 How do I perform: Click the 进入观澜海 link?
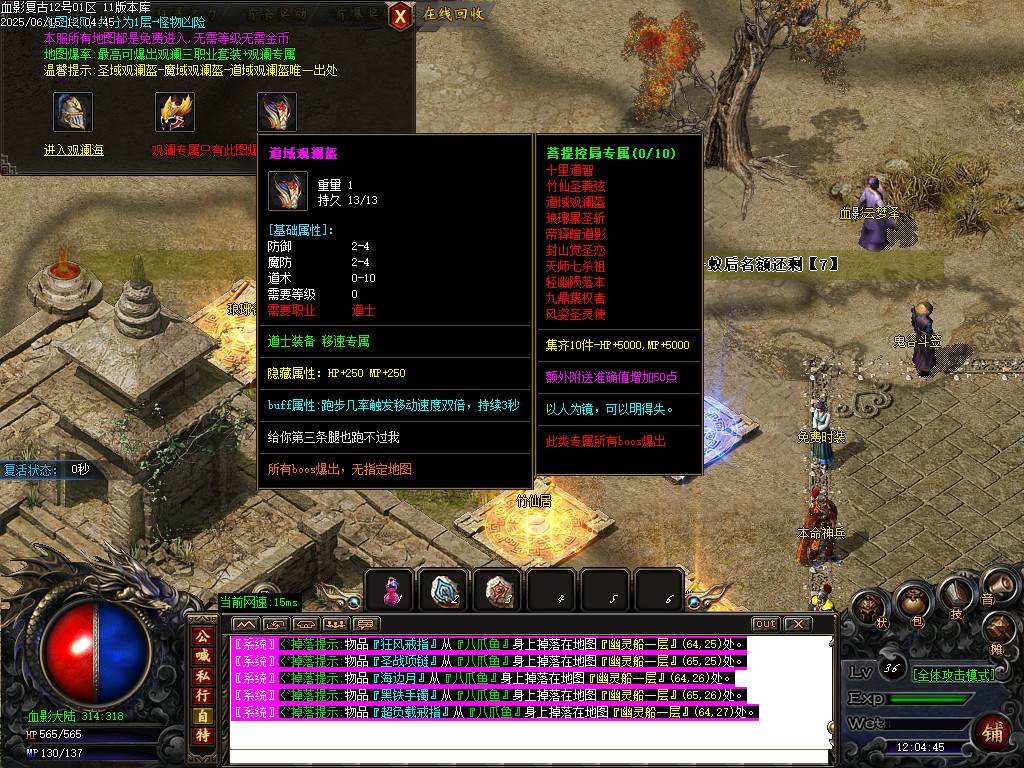click(73, 151)
